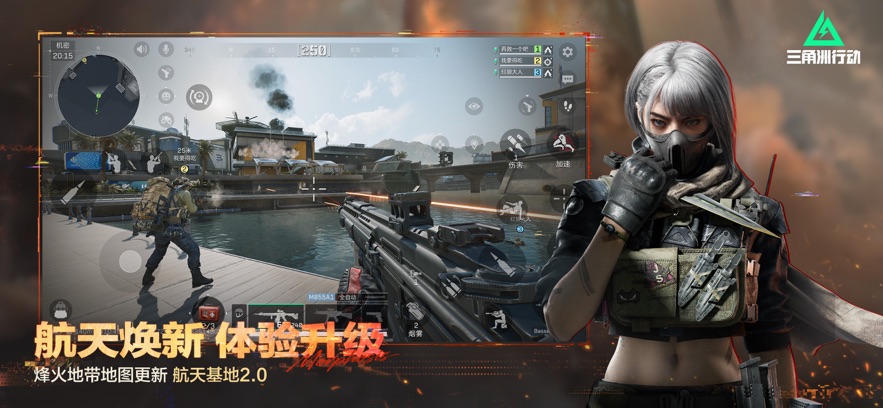Use the 伤害 ammo skill button
The height and width of the screenshot is (408, 883).
(517, 141)
